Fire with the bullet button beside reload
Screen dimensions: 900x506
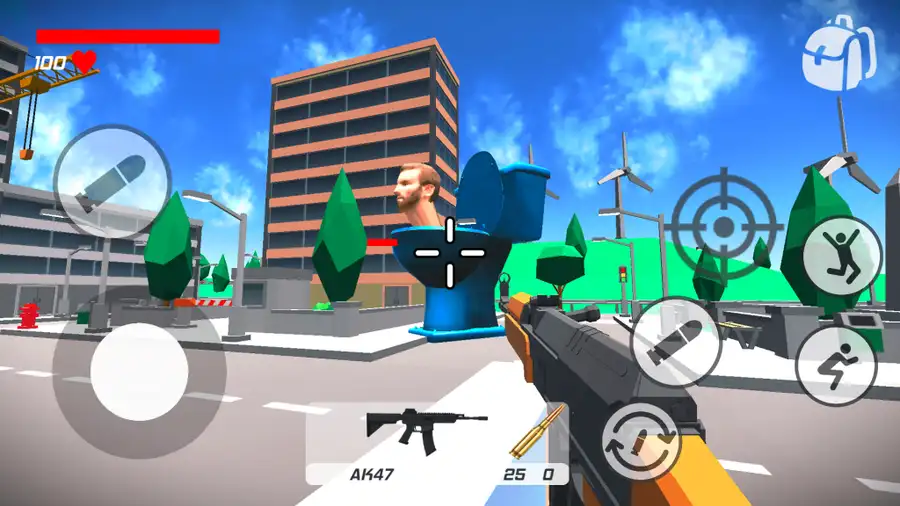click(676, 342)
